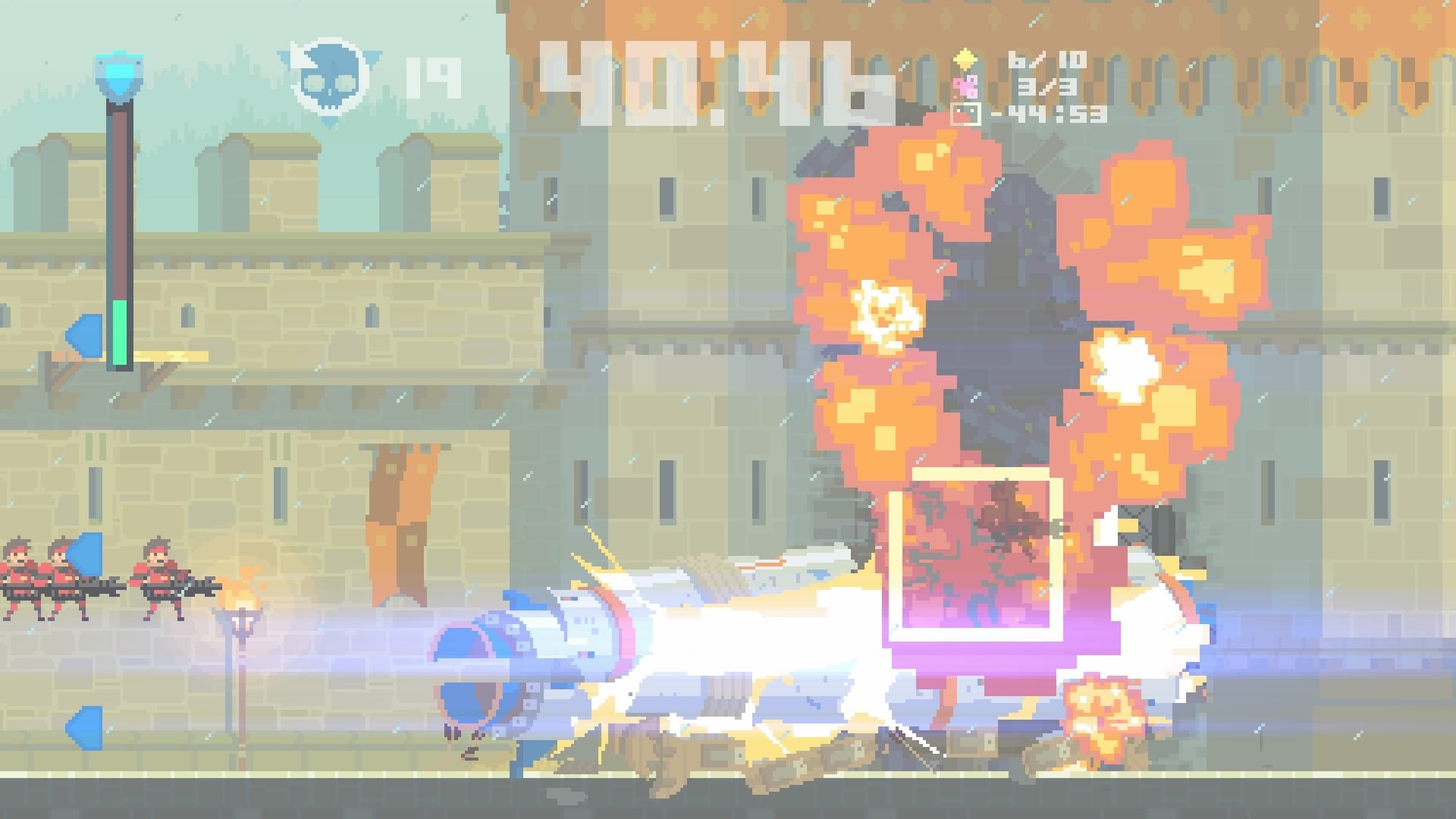Click the pink glorb collectible icon

point(965,86)
